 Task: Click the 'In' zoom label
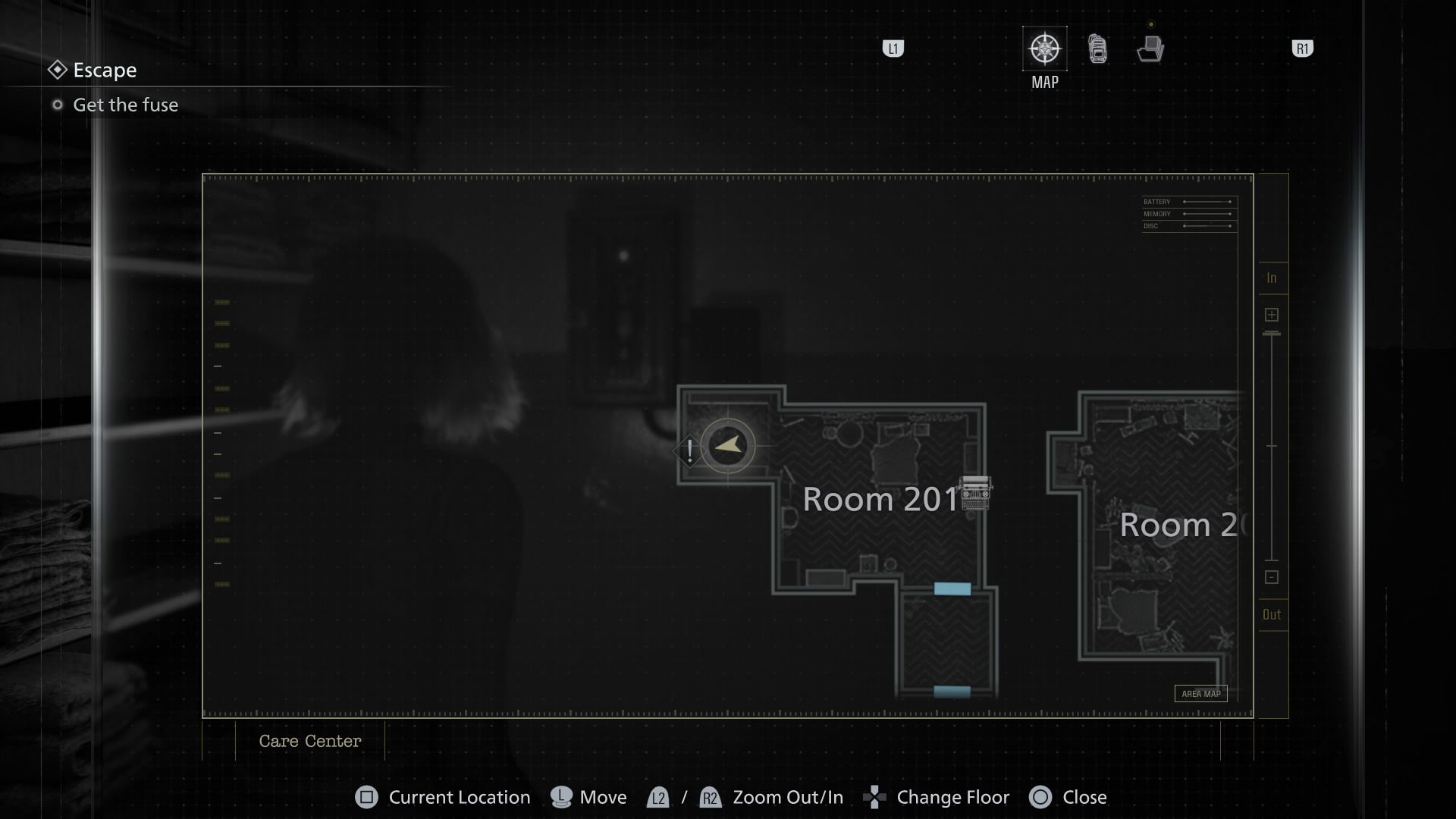[x=1272, y=278]
